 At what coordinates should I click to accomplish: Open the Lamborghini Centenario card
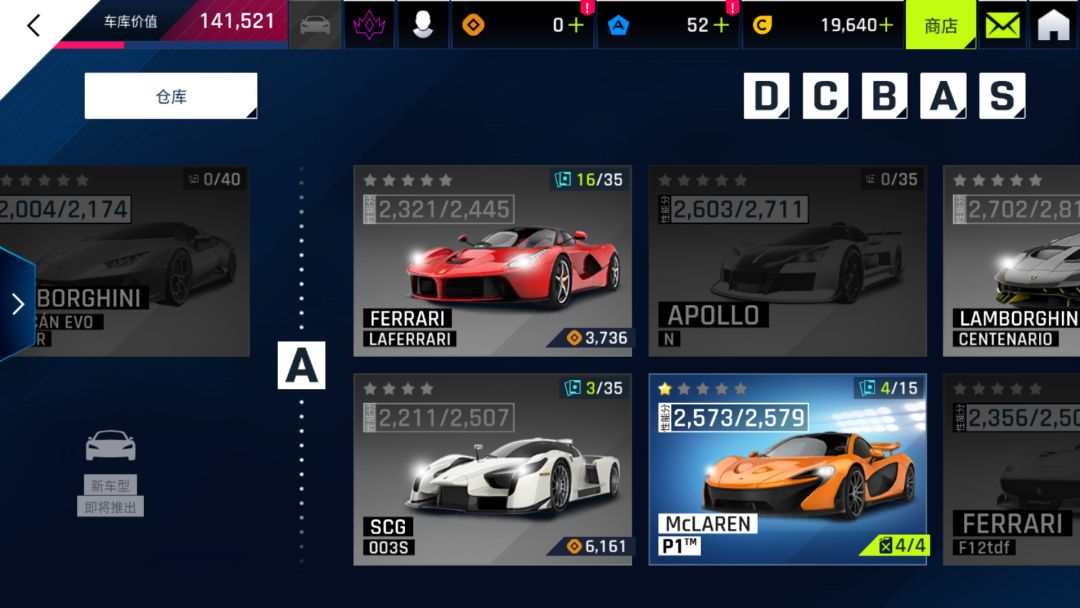point(1012,261)
